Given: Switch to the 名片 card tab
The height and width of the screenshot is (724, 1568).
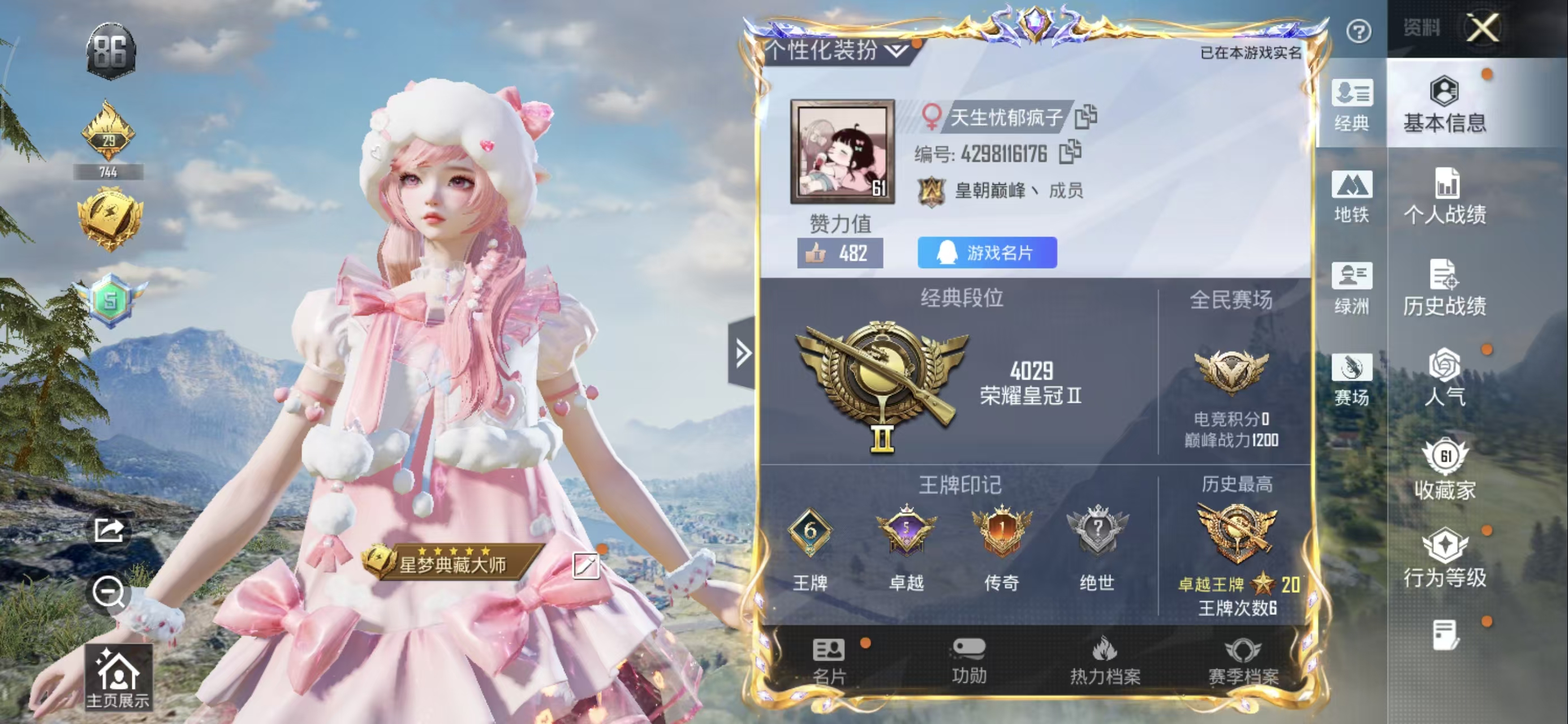Looking at the screenshot, I should tap(829, 661).
